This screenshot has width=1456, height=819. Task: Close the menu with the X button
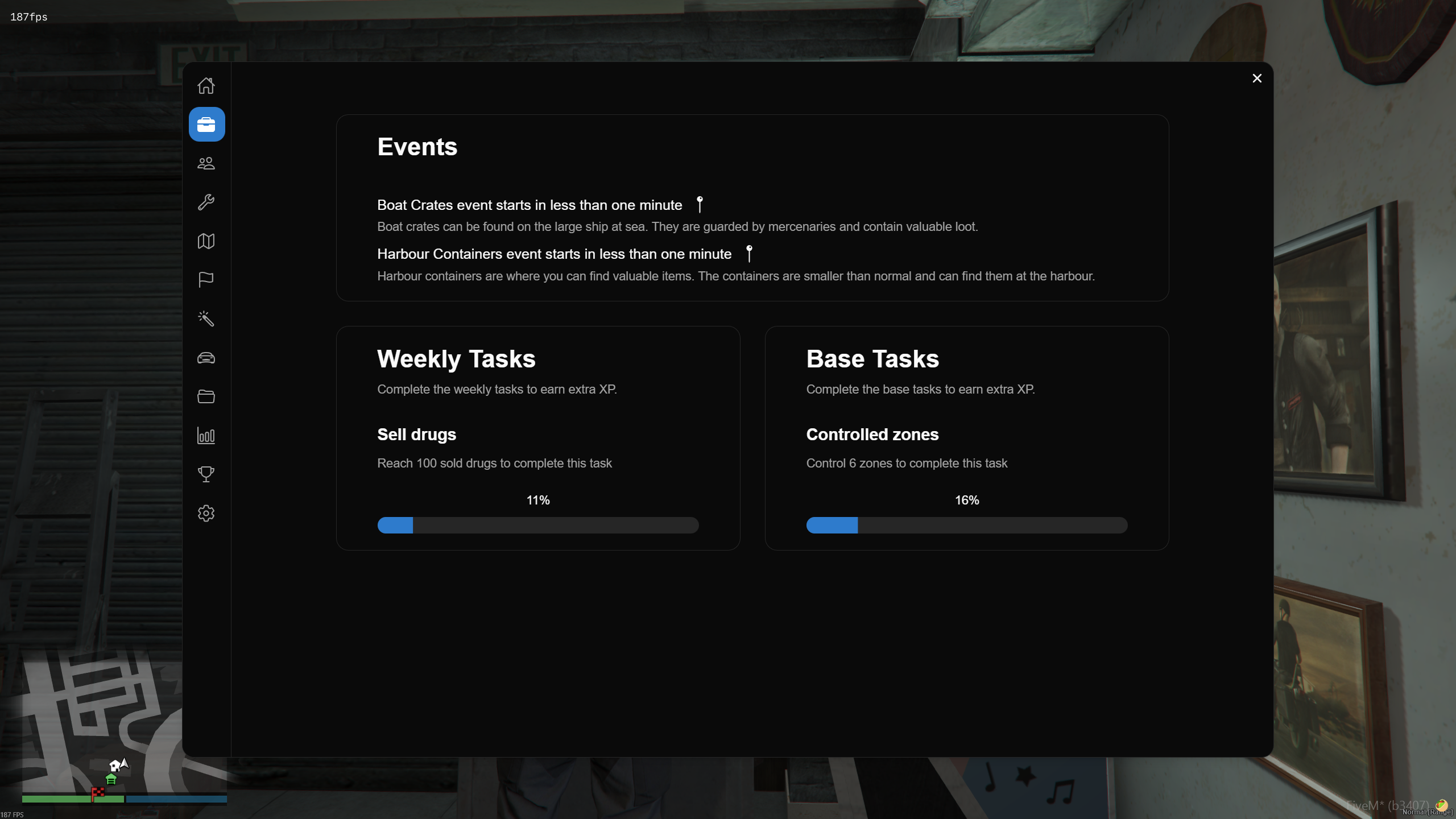(x=1257, y=78)
